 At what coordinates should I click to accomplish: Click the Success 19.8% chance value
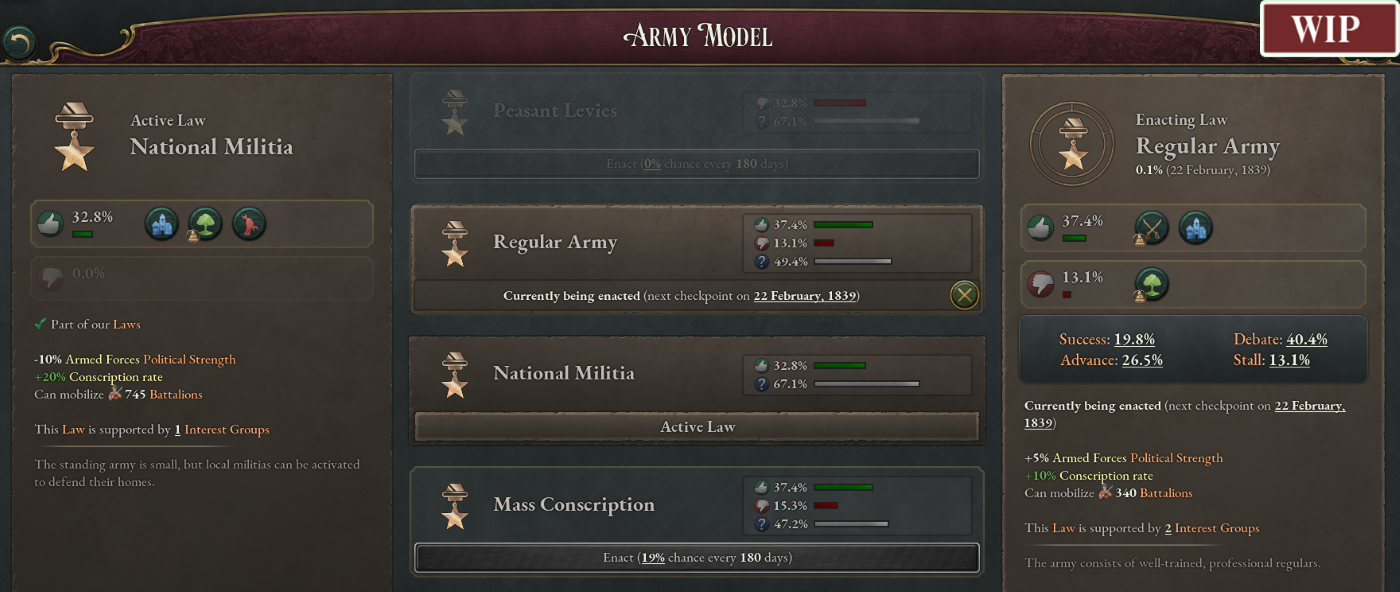pos(1134,340)
